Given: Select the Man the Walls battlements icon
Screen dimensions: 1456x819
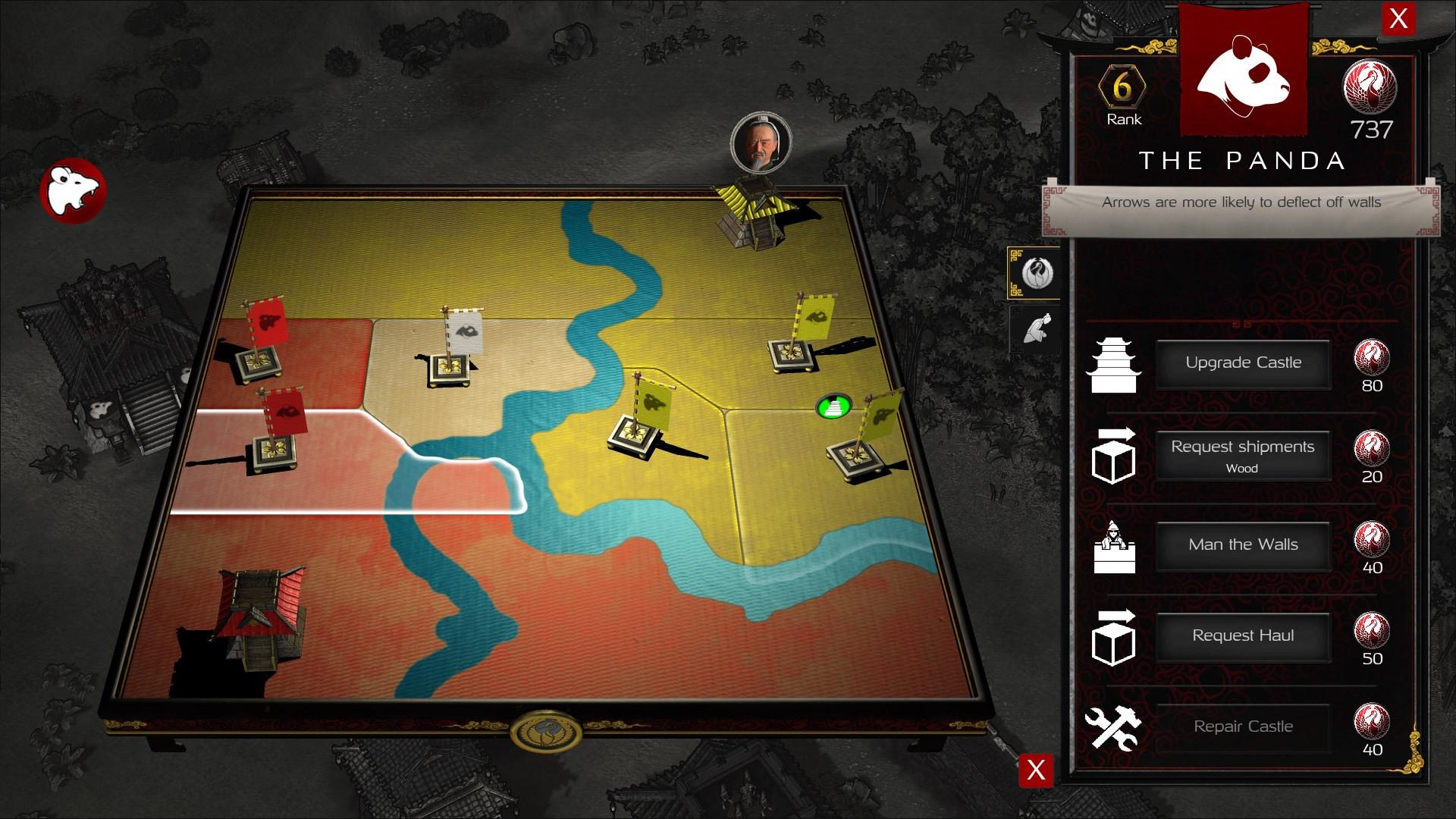Looking at the screenshot, I should (1113, 548).
